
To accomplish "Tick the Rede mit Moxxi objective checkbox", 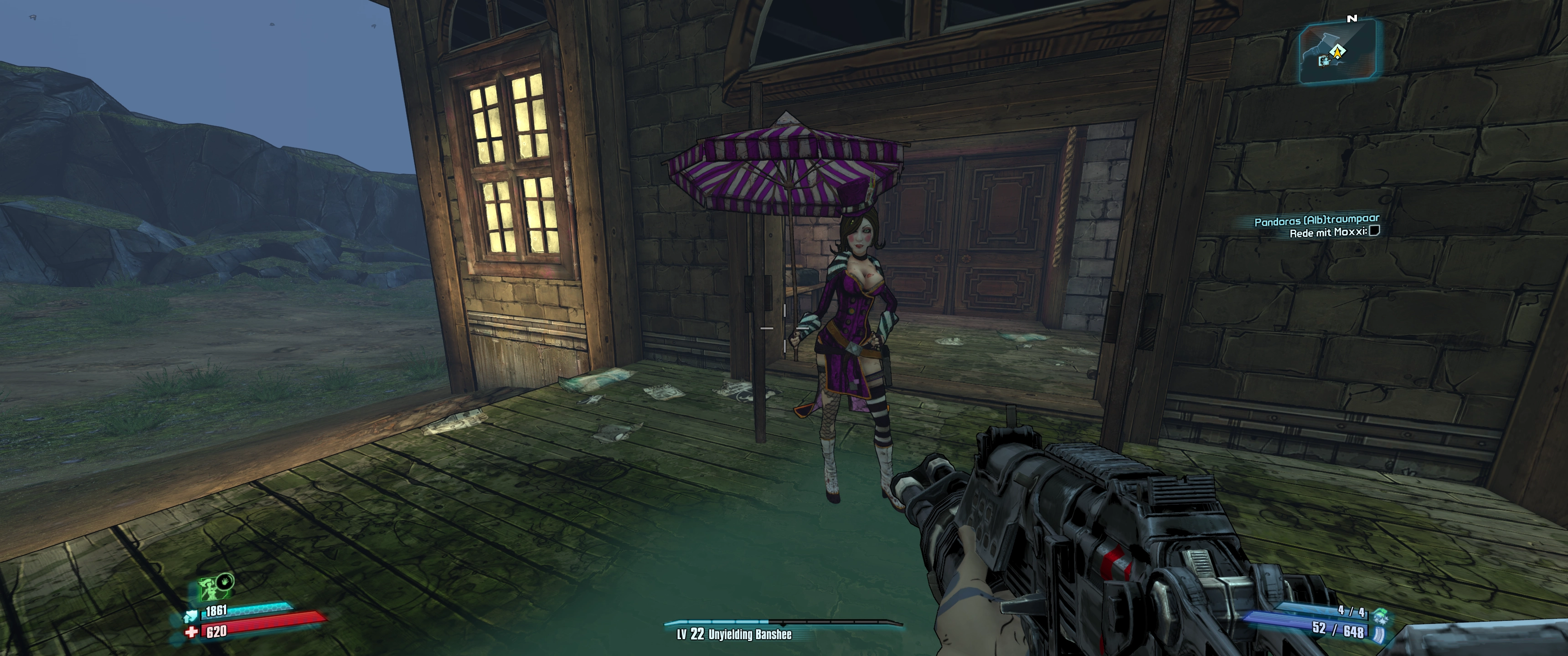I will 1374,231.
